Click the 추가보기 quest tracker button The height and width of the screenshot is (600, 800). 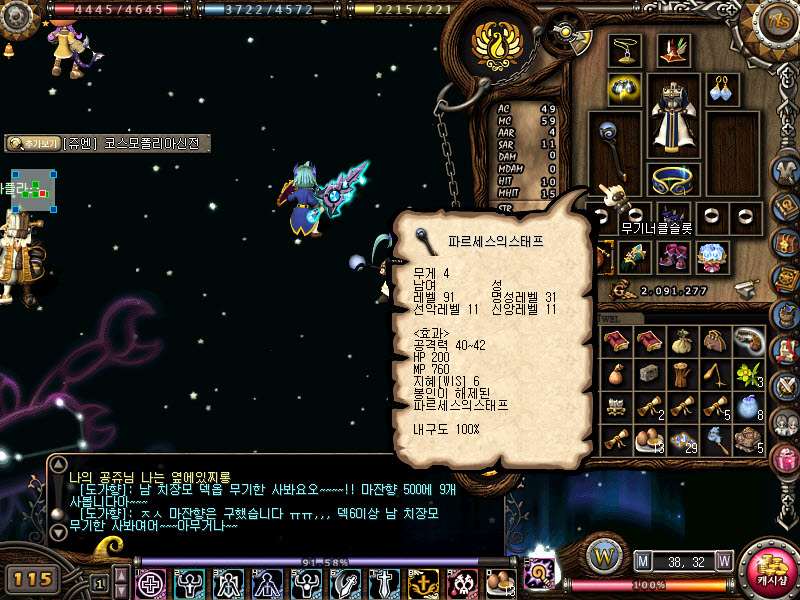[x=32, y=144]
